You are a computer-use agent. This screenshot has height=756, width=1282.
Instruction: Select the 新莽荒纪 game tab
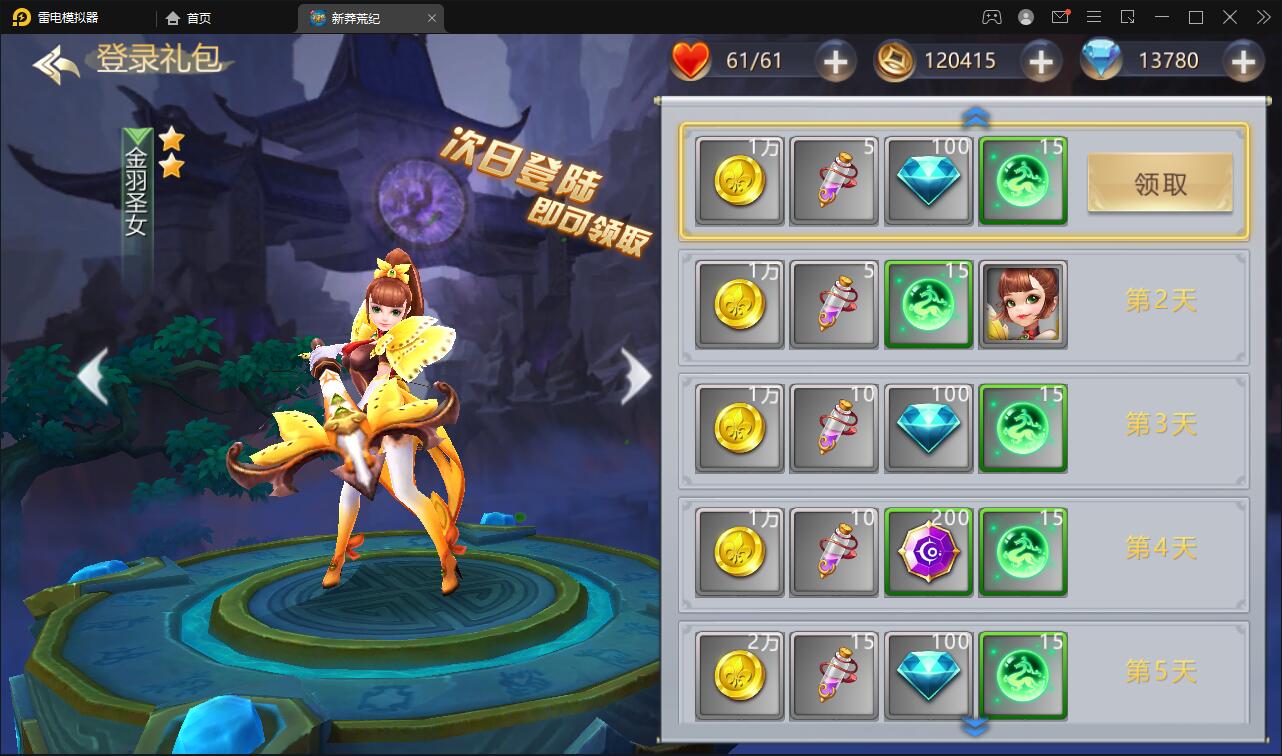[x=367, y=17]
